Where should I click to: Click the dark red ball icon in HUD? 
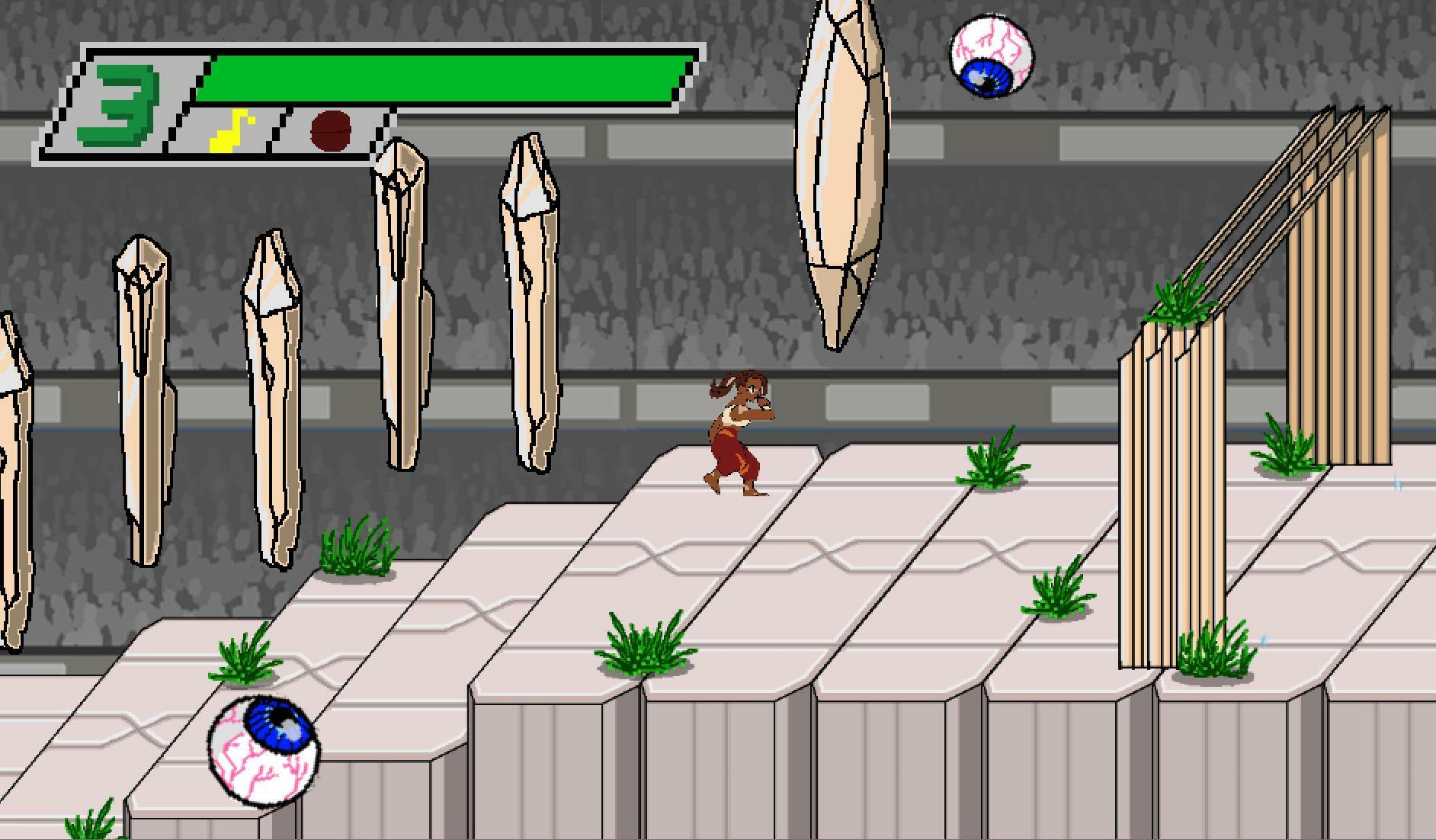click(x=330, y=131)
